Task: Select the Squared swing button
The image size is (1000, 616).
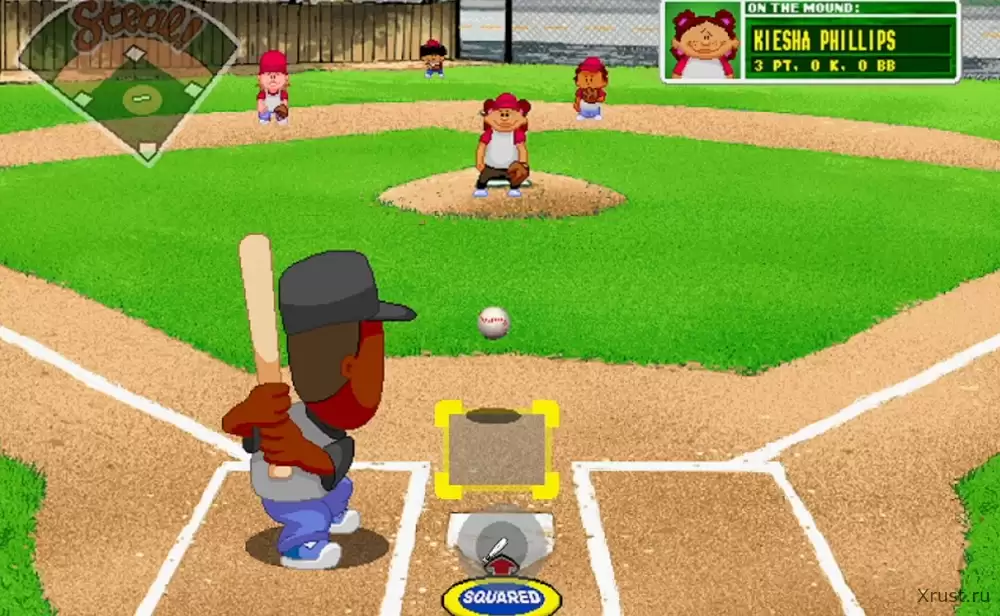Action: pos(501,597)
